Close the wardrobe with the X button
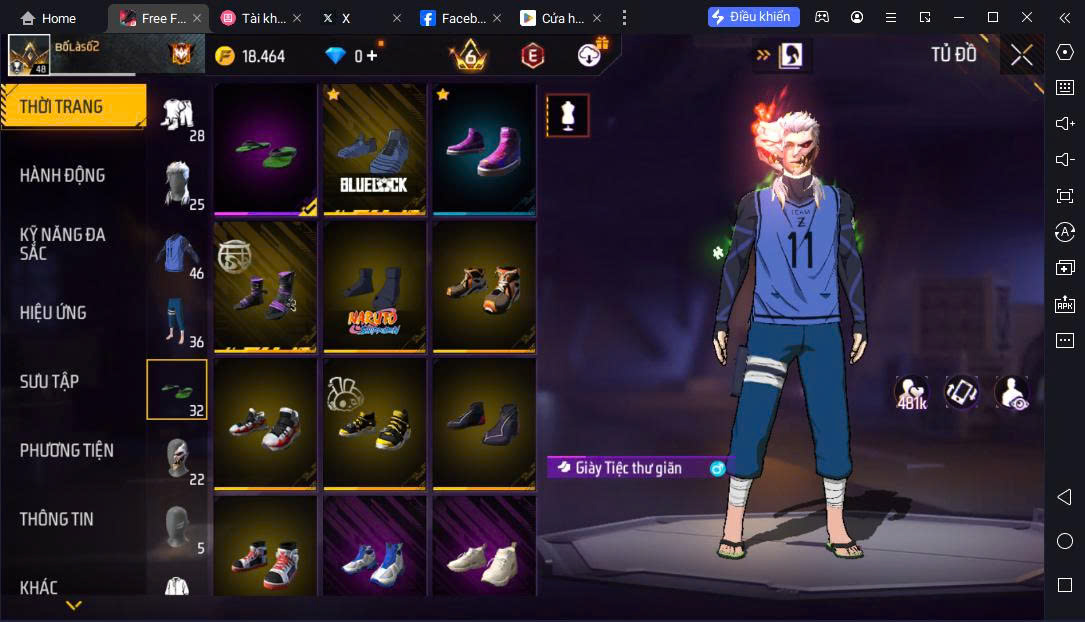This screenshot has width=1085, height=622. (1021, 55)
